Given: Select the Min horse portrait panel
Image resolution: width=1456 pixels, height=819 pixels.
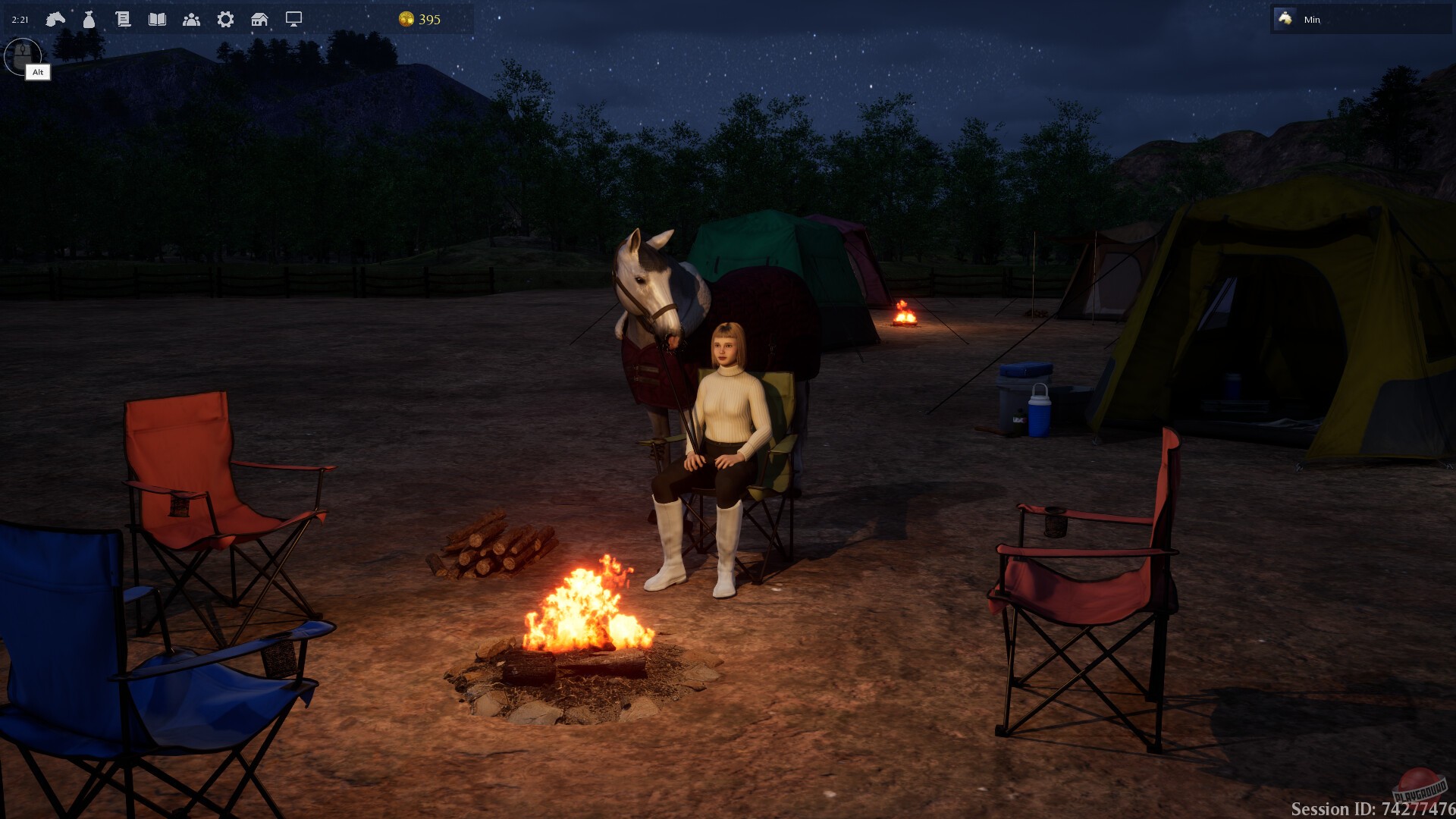Looking at the screenshot, I should [x=1361, y=20].
